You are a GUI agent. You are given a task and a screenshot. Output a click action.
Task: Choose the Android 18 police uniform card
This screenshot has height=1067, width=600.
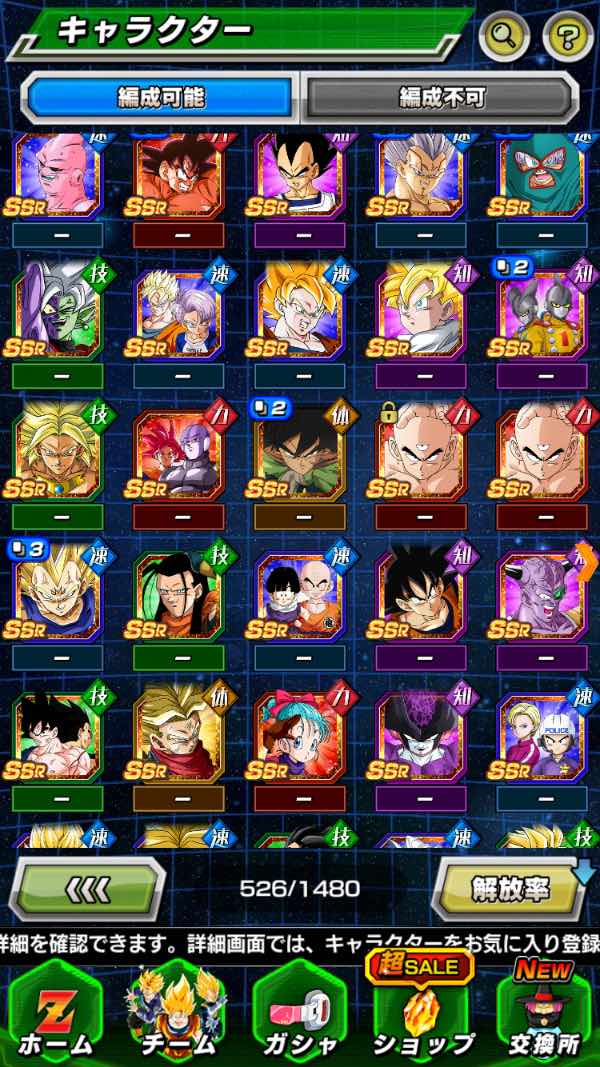tap(541, 735)
